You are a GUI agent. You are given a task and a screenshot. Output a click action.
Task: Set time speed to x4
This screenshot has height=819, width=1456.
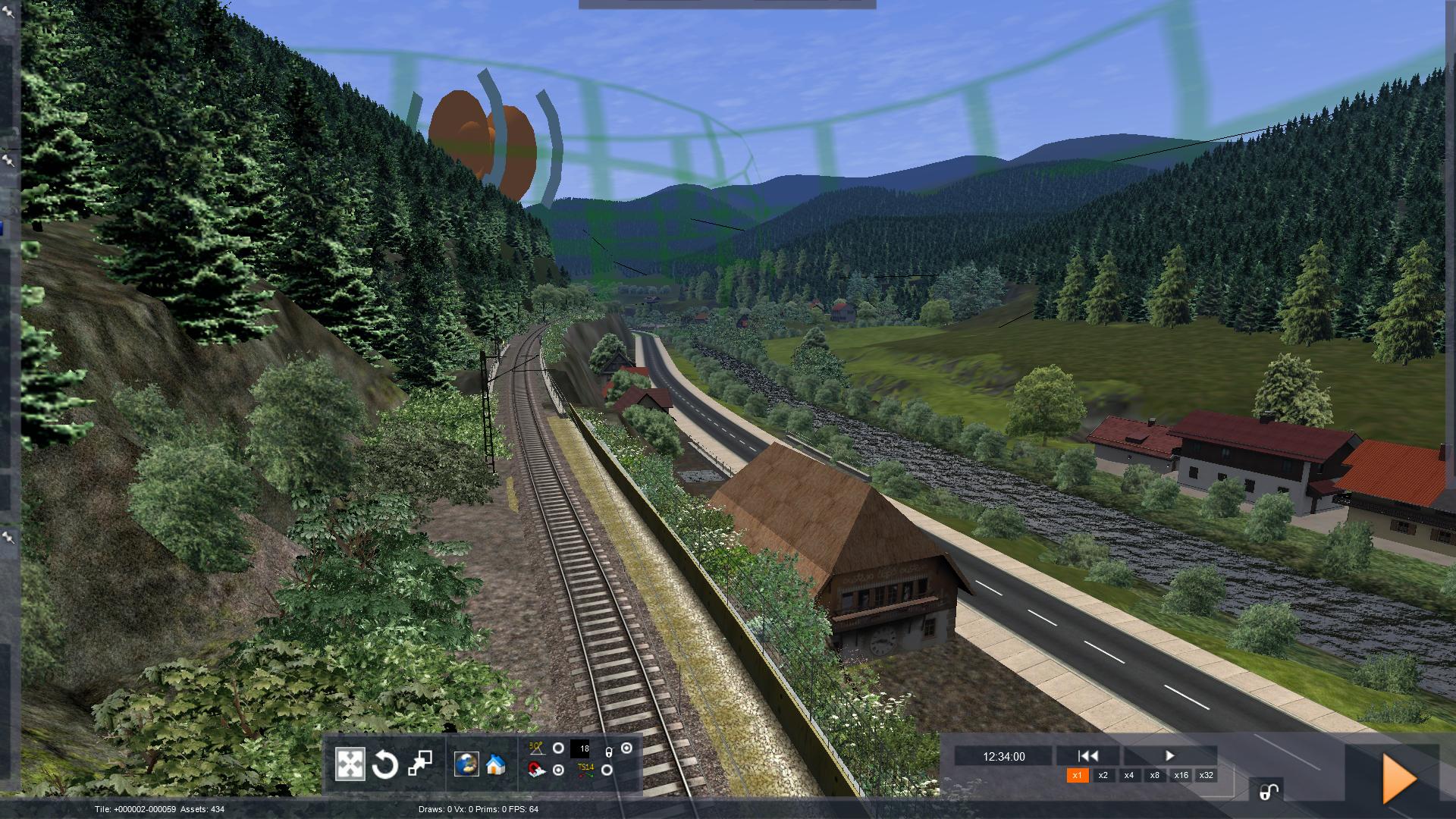tap(1129, 775)
